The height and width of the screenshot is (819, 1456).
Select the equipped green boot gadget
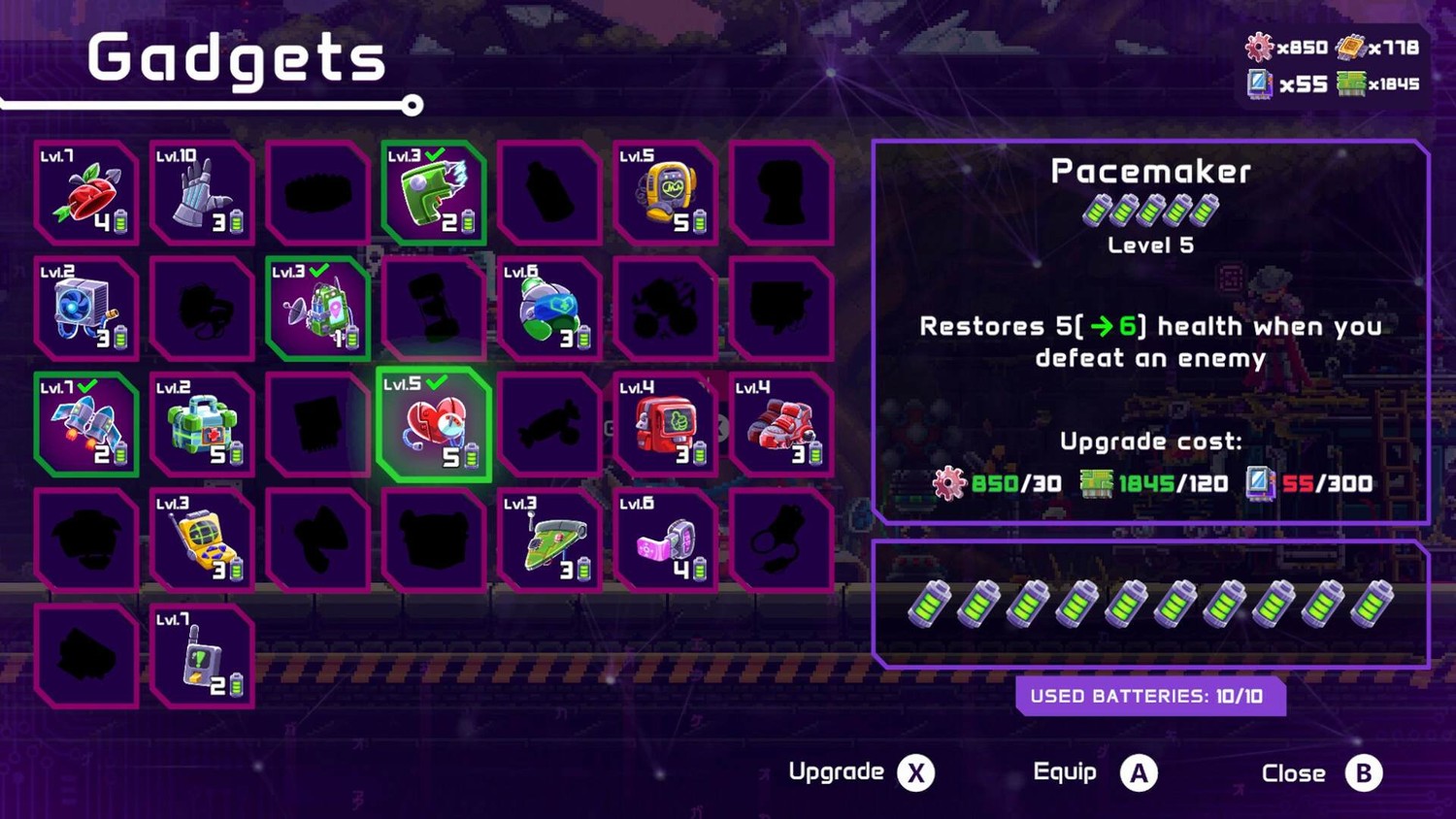433,192
